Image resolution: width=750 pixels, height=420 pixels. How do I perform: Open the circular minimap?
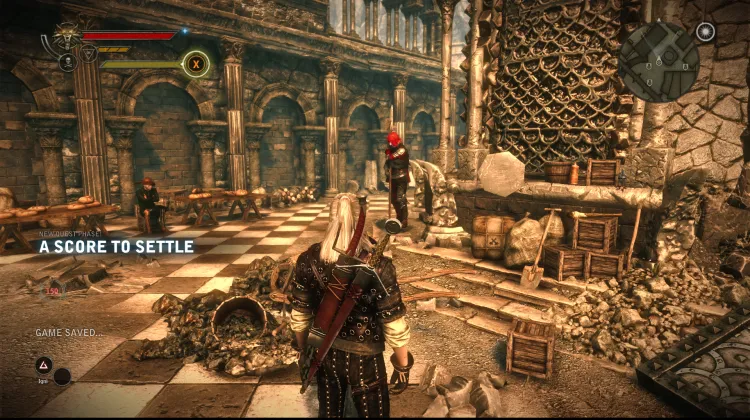pyautogui.click(x=658, y=61)
